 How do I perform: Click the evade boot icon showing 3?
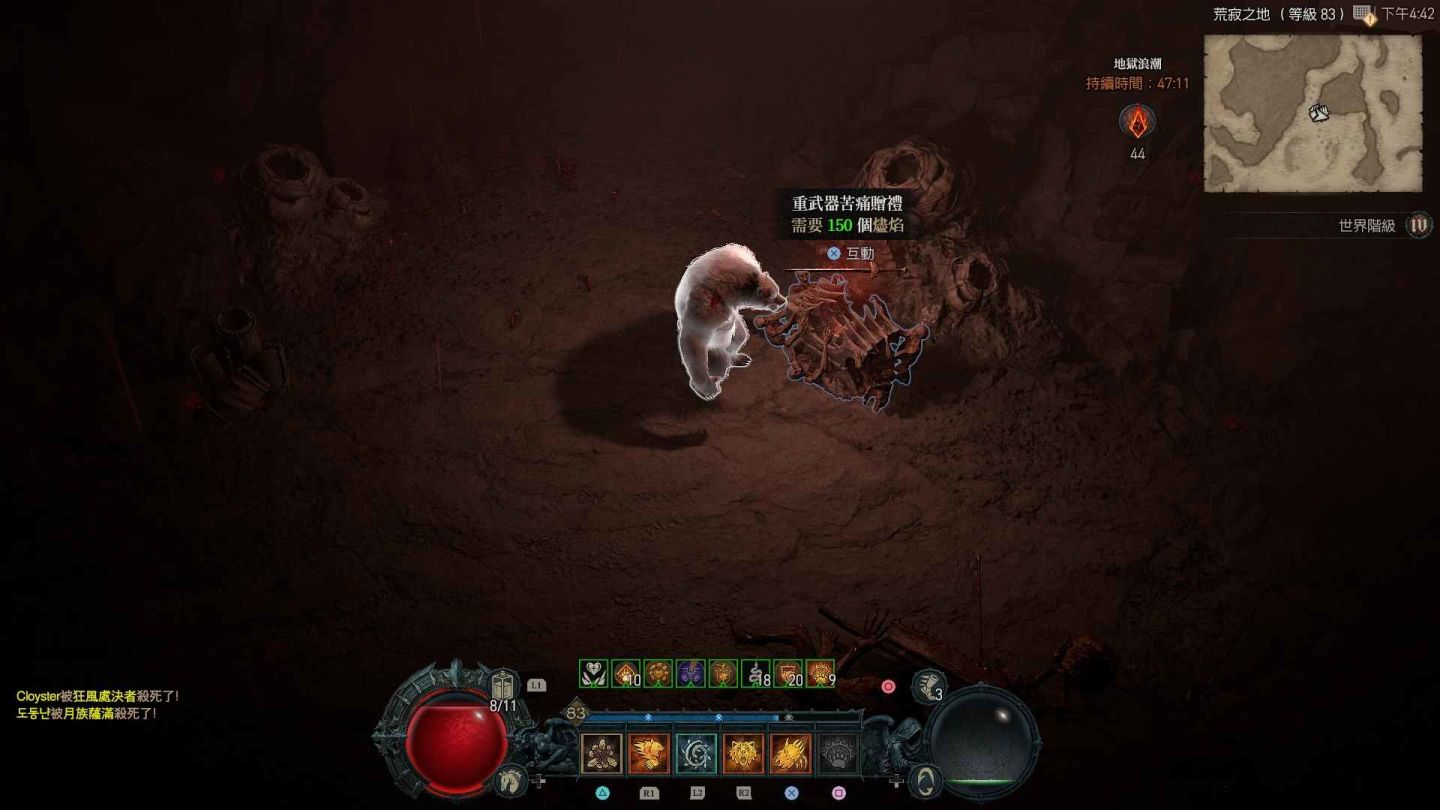[929, 686]
